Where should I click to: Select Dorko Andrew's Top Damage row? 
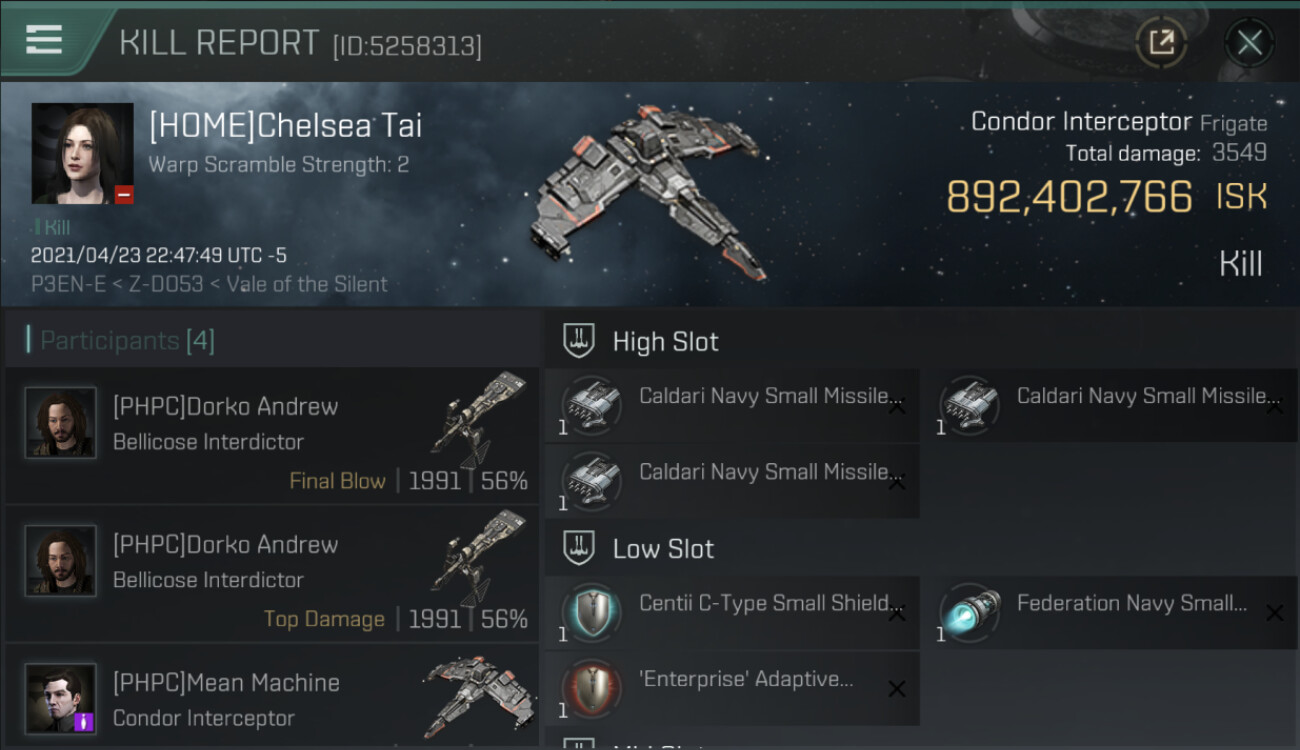(x=272, y=573)
